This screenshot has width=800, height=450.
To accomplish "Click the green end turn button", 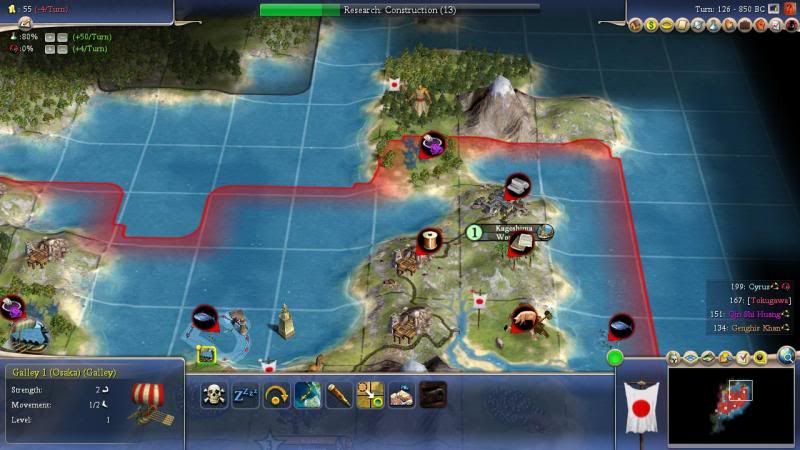I will coord(614,357).
